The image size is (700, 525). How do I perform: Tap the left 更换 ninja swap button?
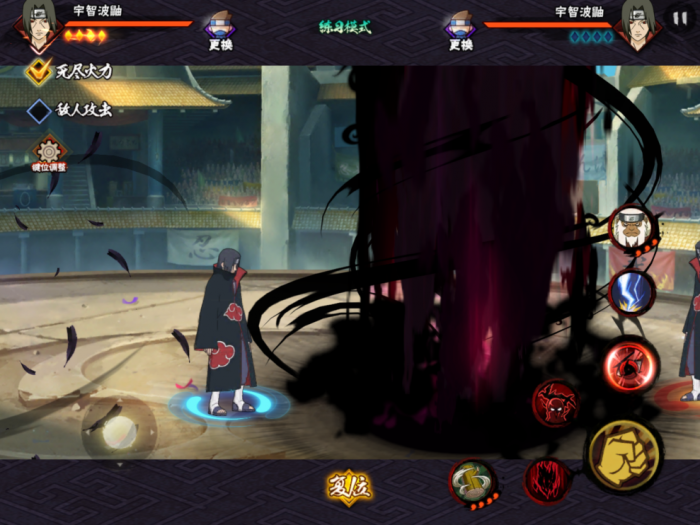(220, 29)
